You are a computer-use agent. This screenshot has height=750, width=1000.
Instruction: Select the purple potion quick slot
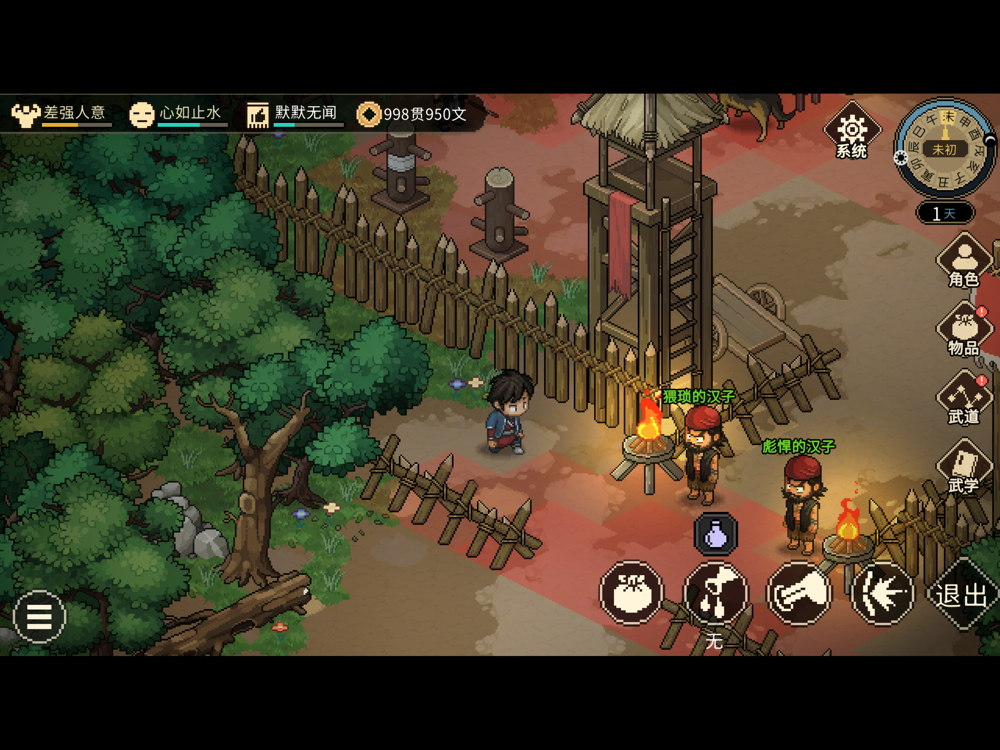[x=716, y=534]
